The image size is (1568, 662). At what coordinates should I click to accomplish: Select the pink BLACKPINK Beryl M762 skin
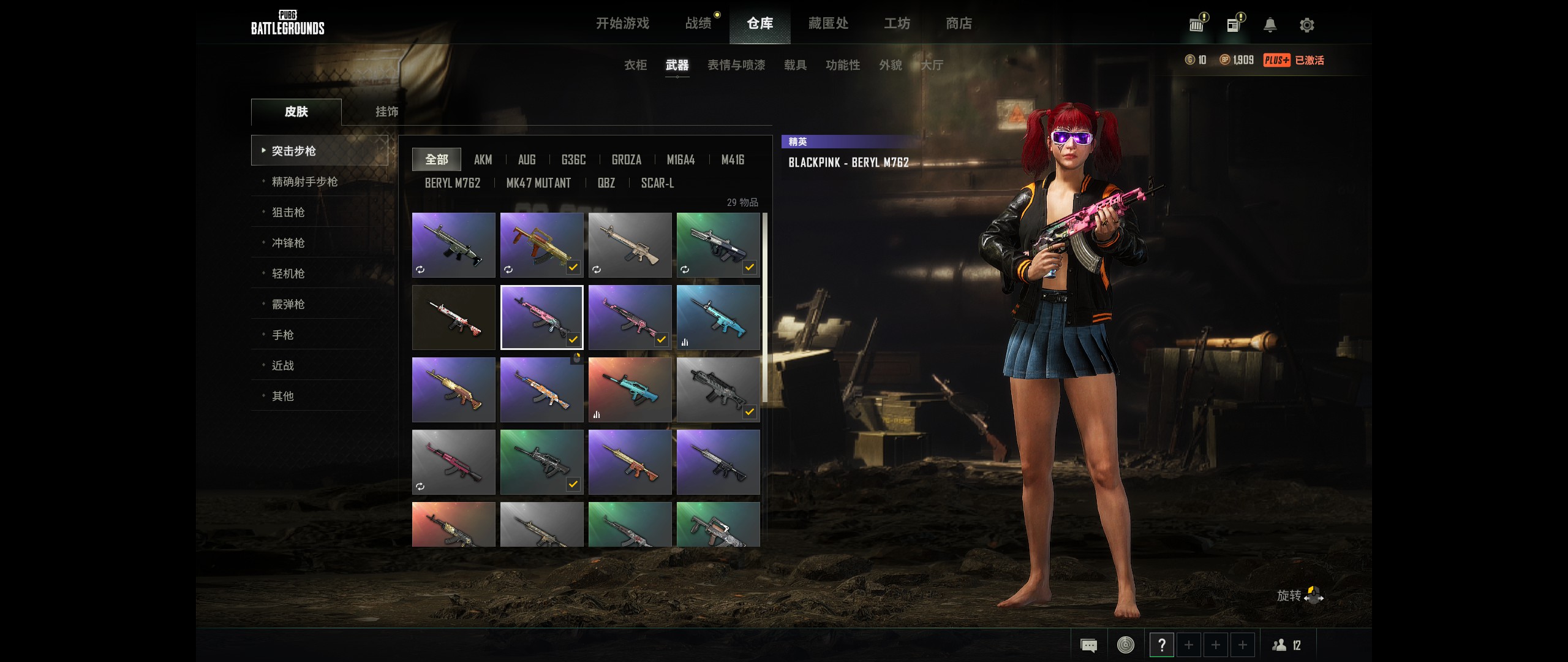pos(541,317)
